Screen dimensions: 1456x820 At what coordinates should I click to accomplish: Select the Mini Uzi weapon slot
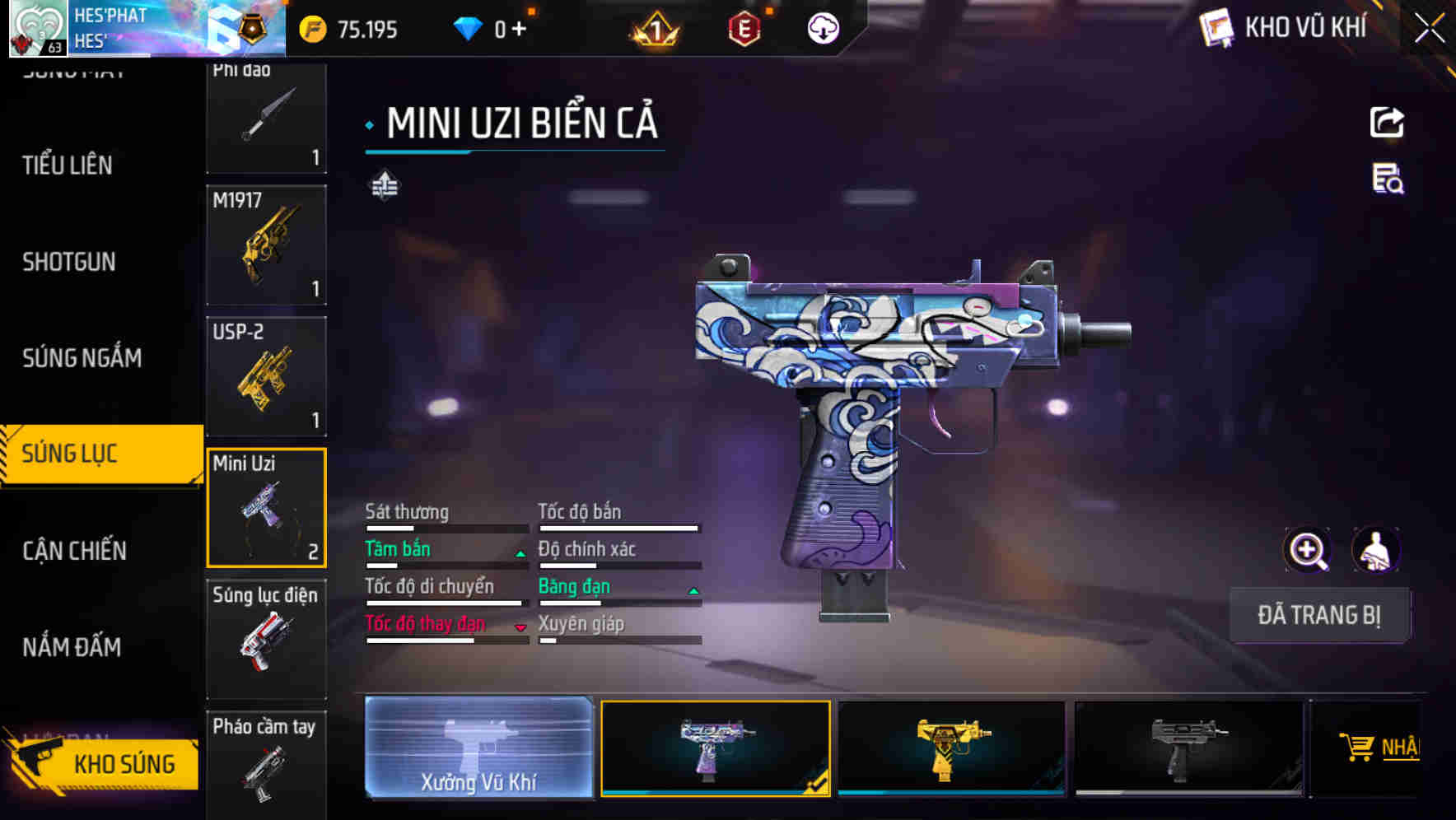266,508
